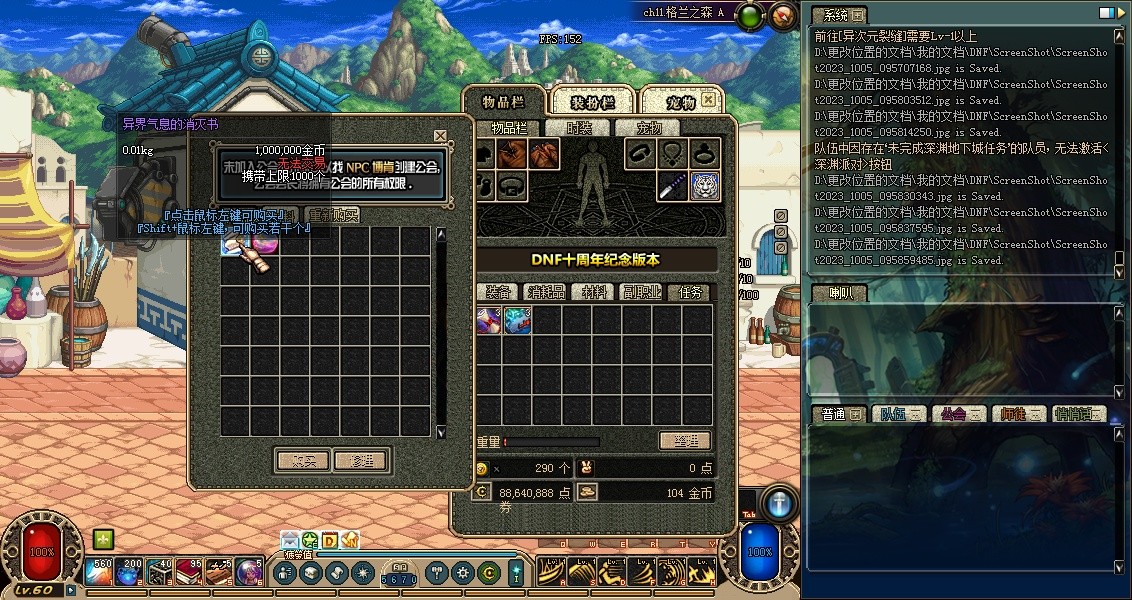The height and width of the screenshot is (600, 1132).
Task: Click the gear settings icon on the bottom bar
Action: 462,573
